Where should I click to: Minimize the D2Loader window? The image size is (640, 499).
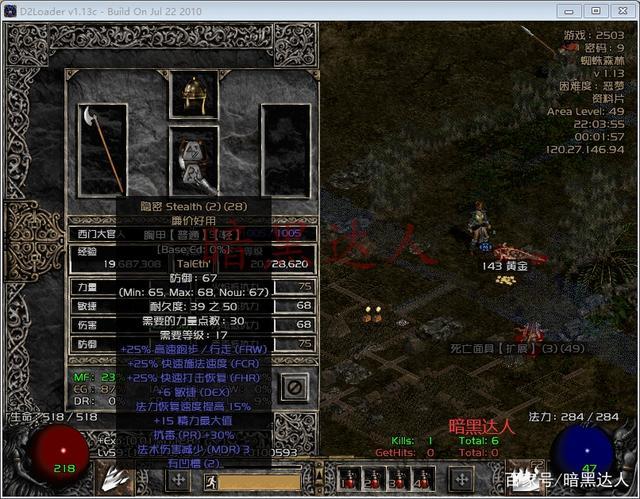(570, 11)
